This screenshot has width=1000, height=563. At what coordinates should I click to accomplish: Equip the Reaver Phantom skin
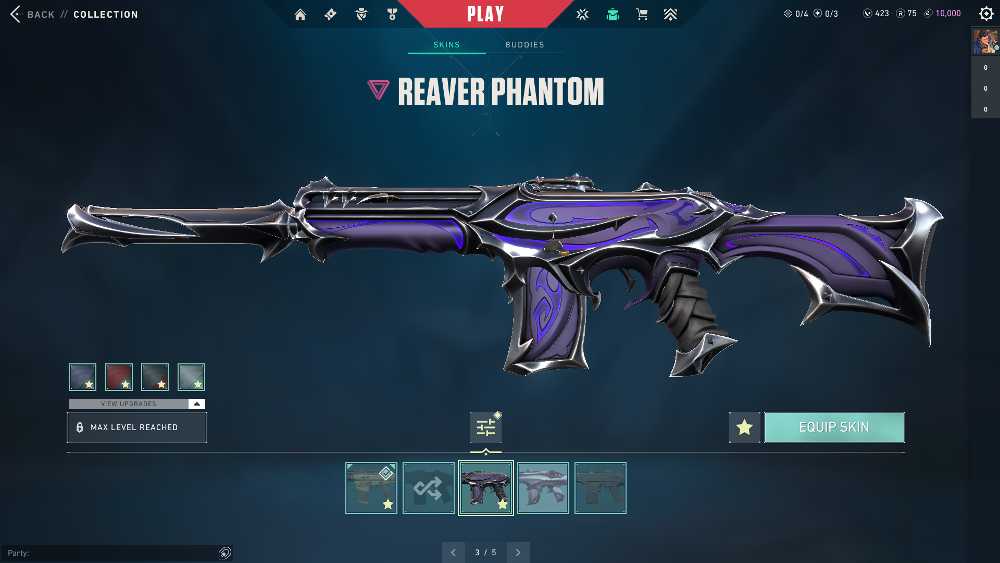(x=834, y=427)
